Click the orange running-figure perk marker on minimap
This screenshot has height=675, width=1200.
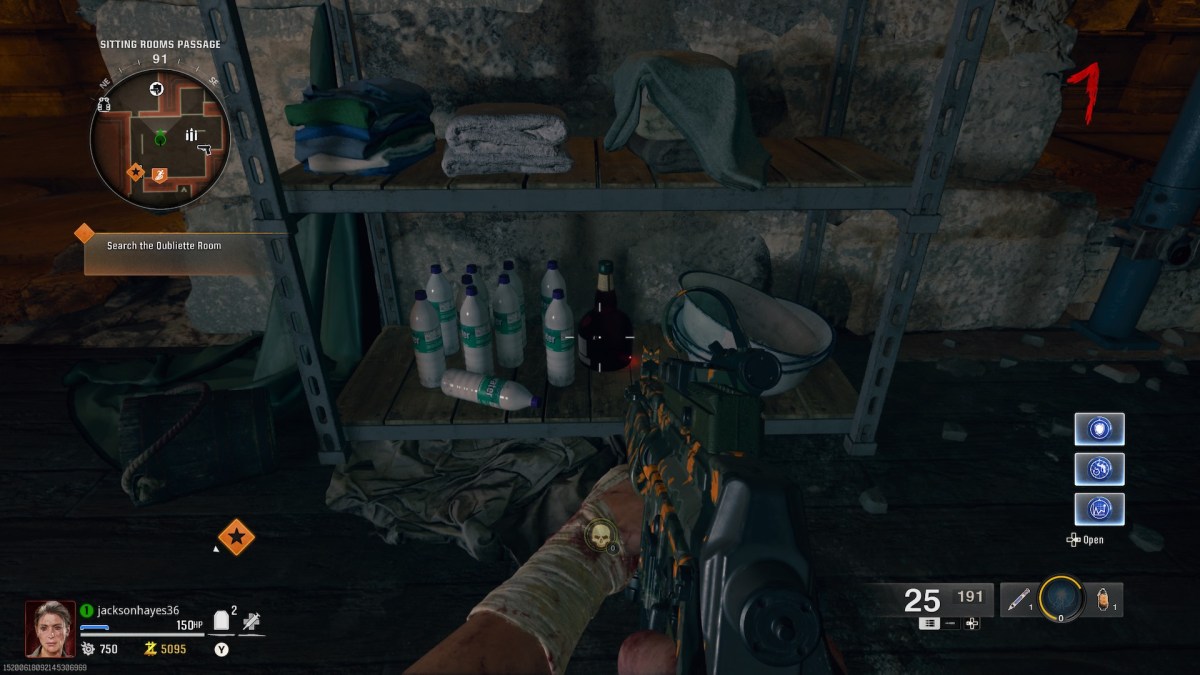coord(159,177)
